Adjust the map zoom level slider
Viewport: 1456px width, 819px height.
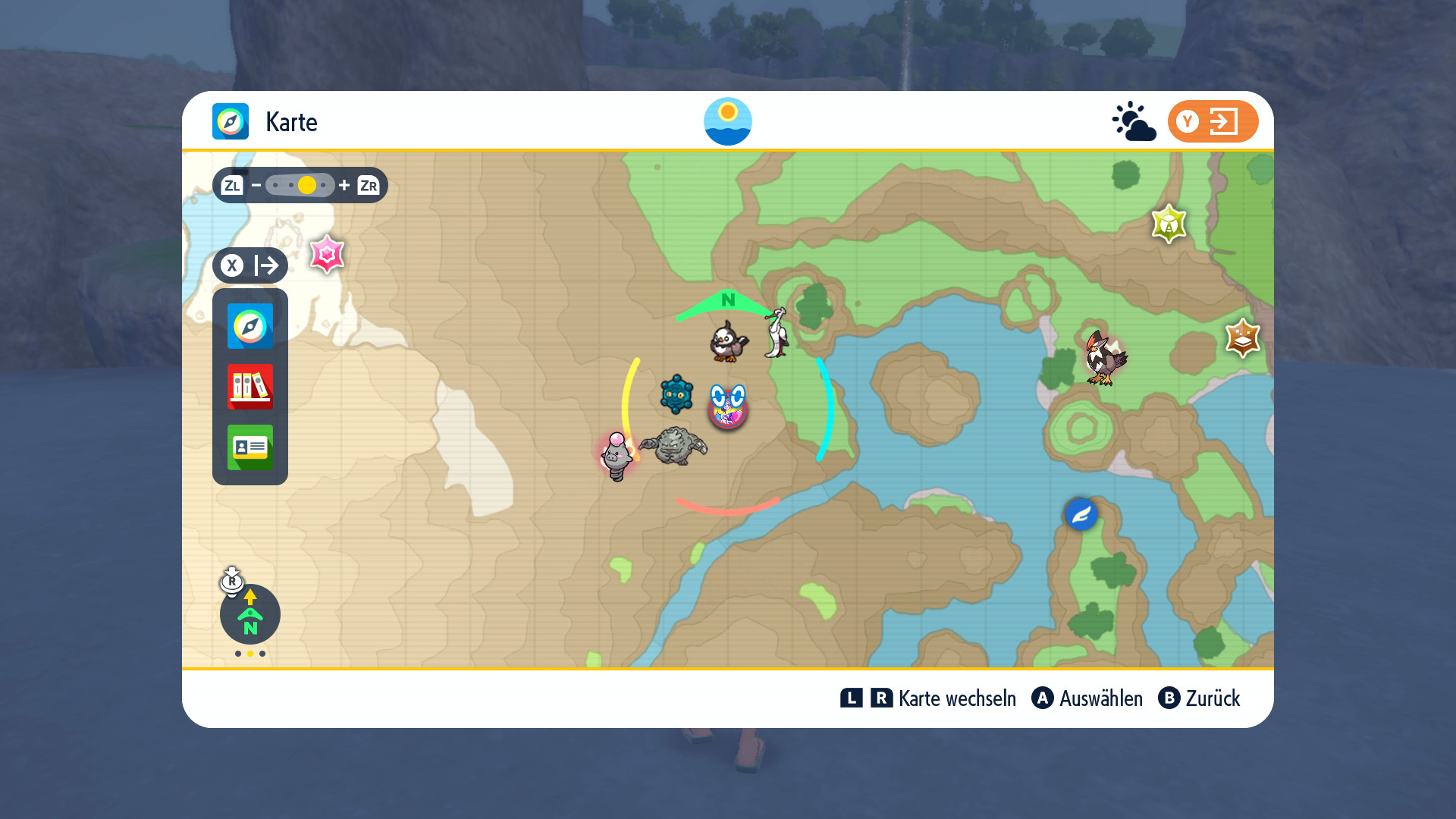pyautogui.click(x=300, y=185)
